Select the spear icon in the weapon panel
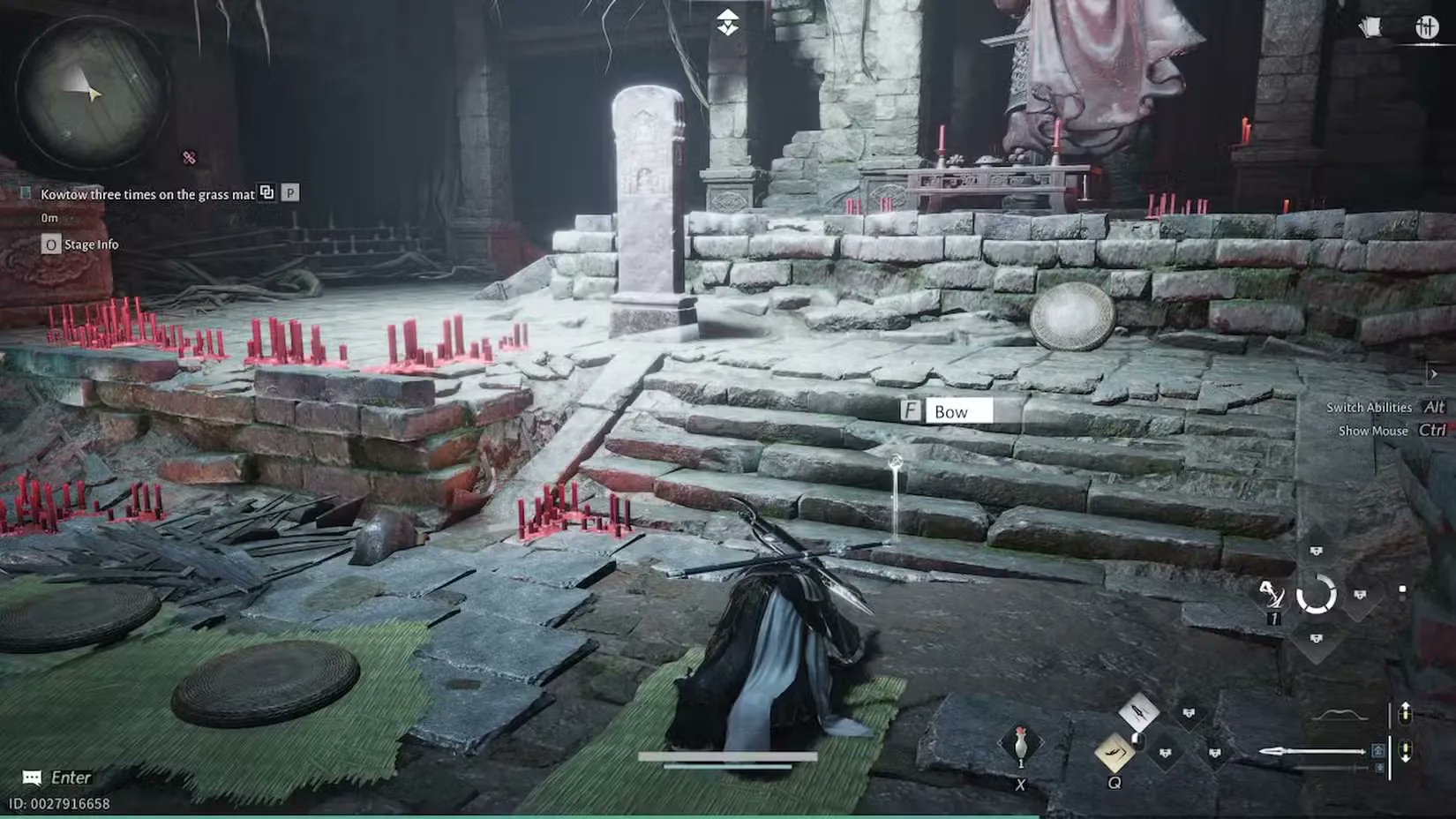 point(1312,752)
